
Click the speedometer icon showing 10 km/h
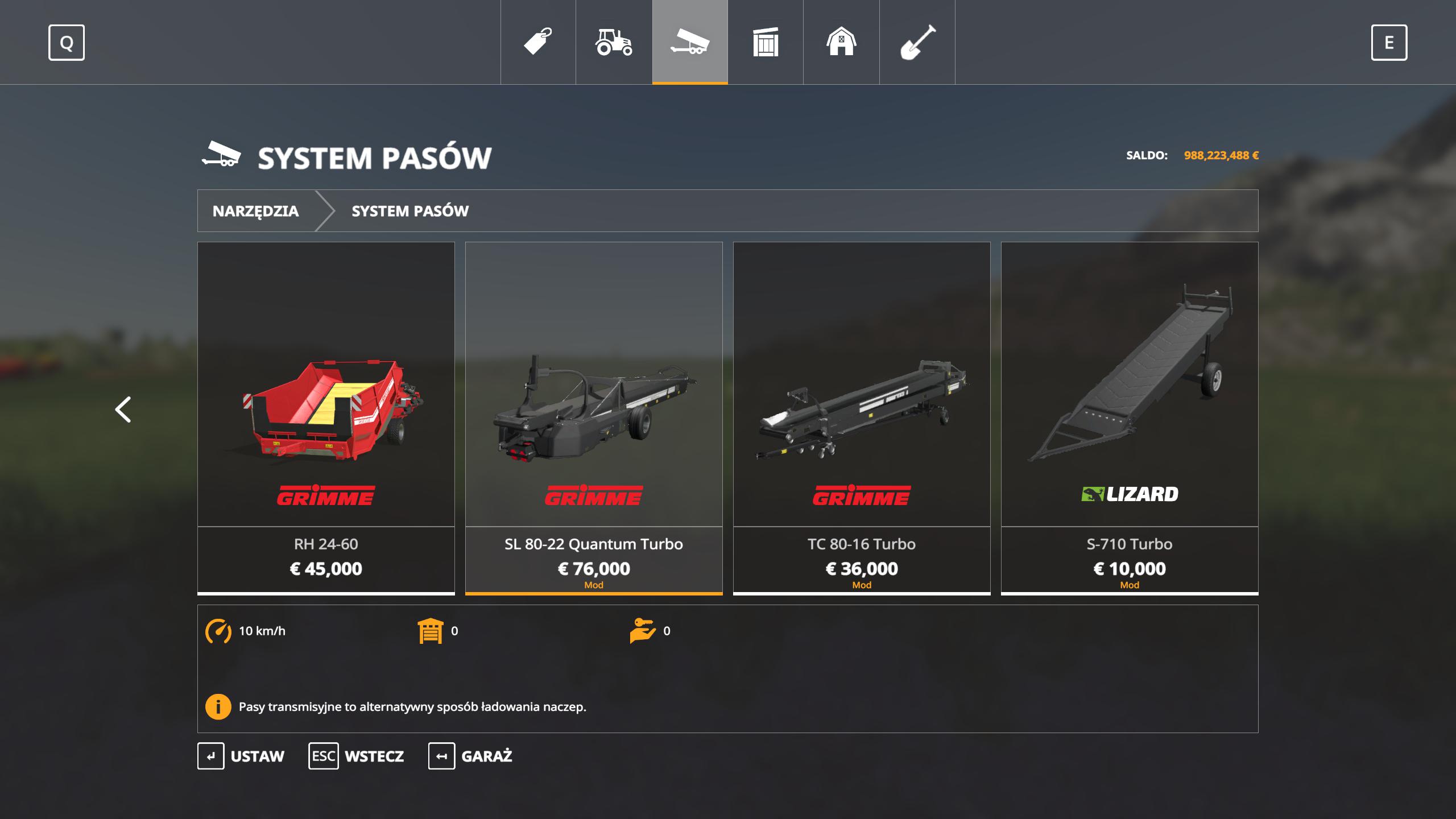coord(218,630)
